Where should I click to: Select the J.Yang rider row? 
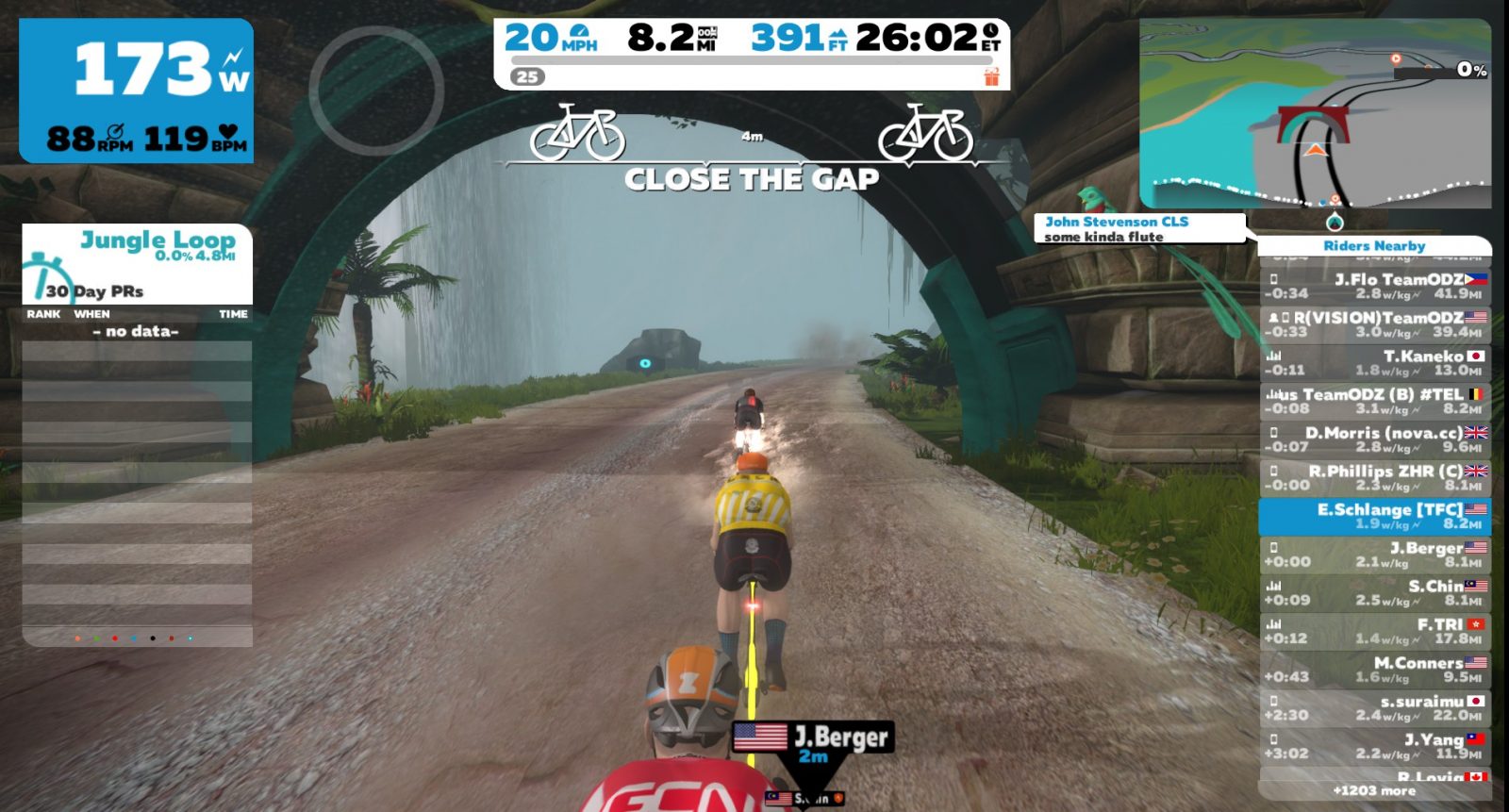(1375, 746)
